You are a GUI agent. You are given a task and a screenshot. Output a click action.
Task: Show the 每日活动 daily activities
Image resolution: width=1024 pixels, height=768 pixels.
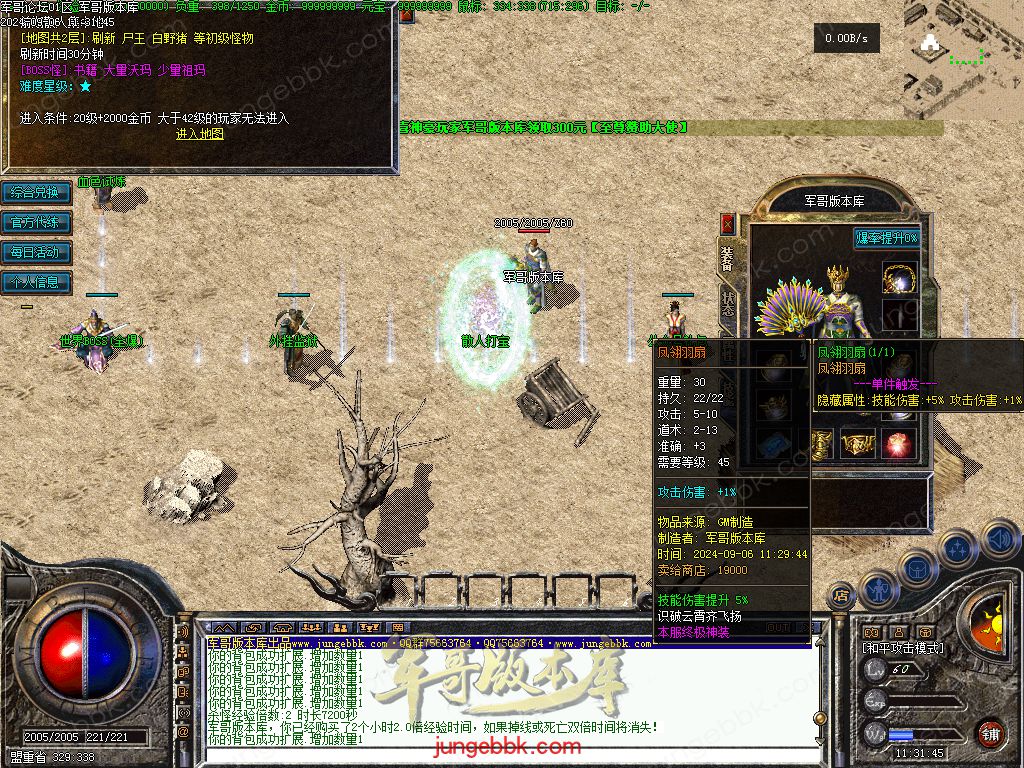(x=36, y=252)
